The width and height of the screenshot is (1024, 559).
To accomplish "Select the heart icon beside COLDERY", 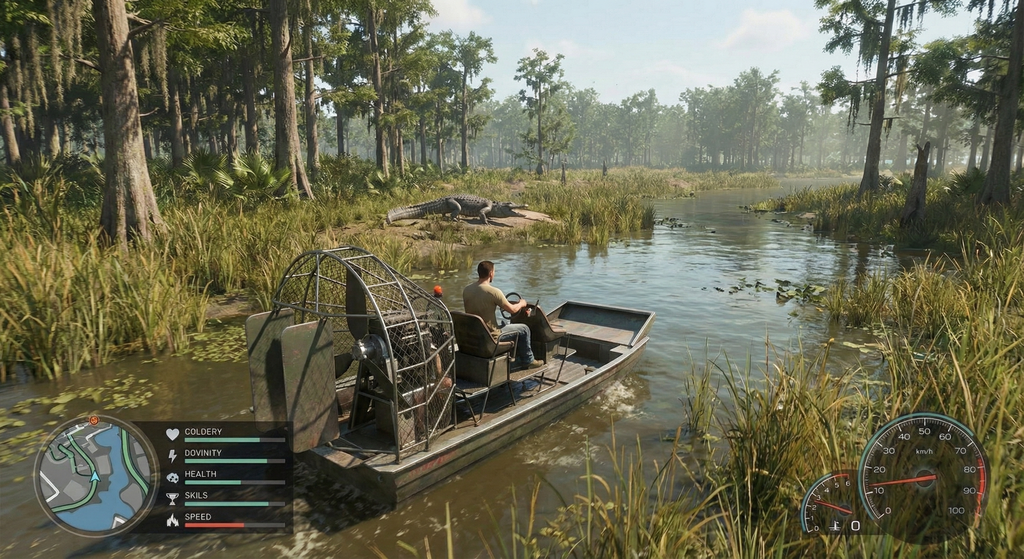I will [x=172, y=434].
